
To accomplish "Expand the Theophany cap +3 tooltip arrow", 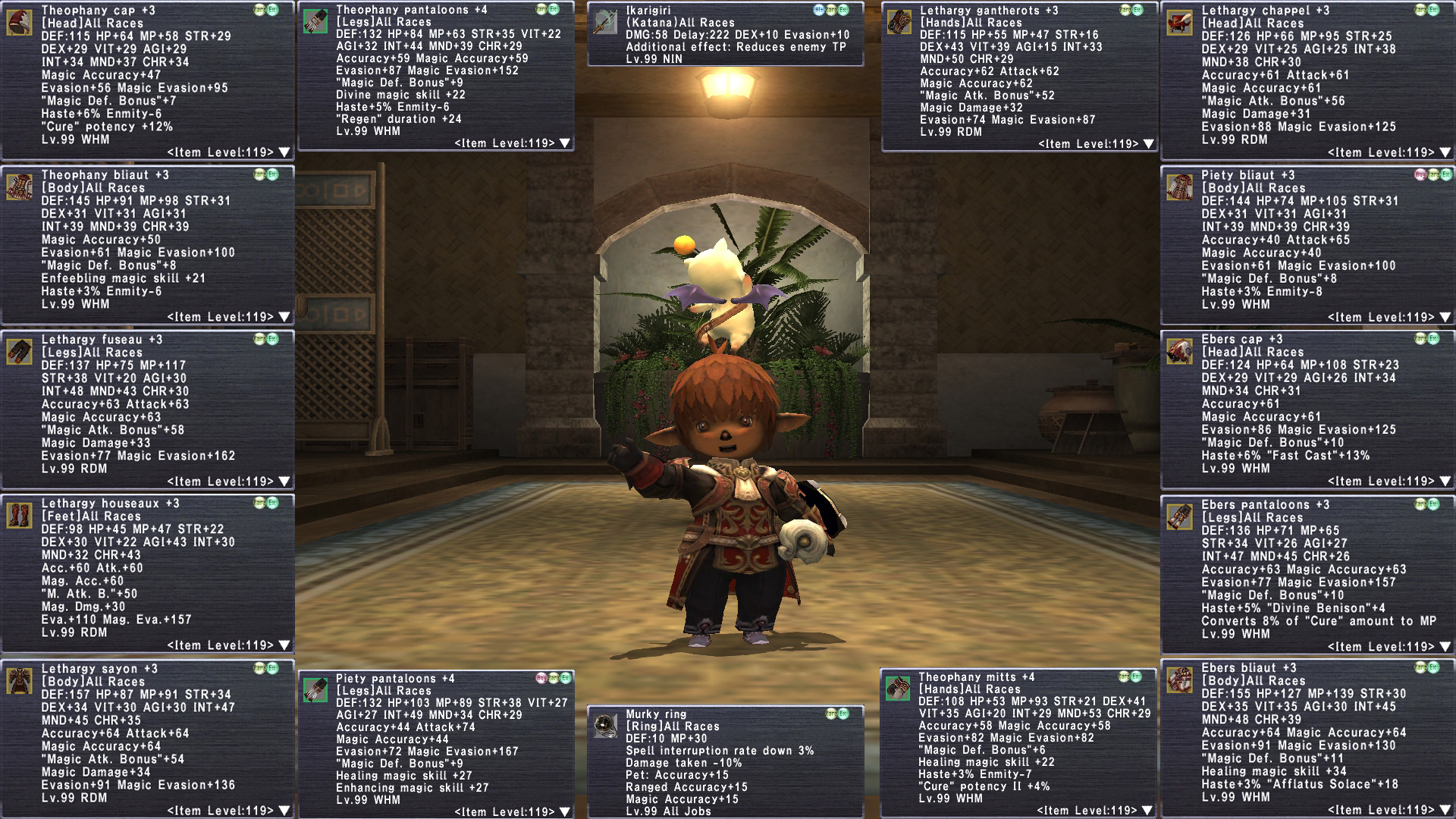I will [x=284, y=152].
